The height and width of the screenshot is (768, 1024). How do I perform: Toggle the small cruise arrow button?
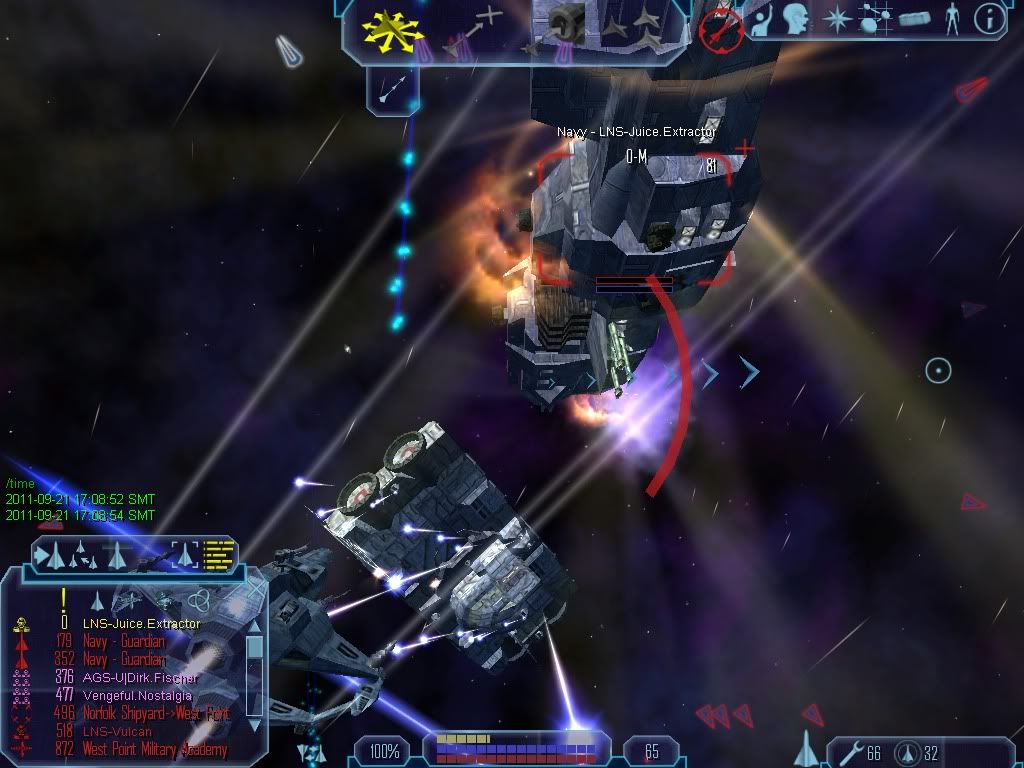pos(392,88)
